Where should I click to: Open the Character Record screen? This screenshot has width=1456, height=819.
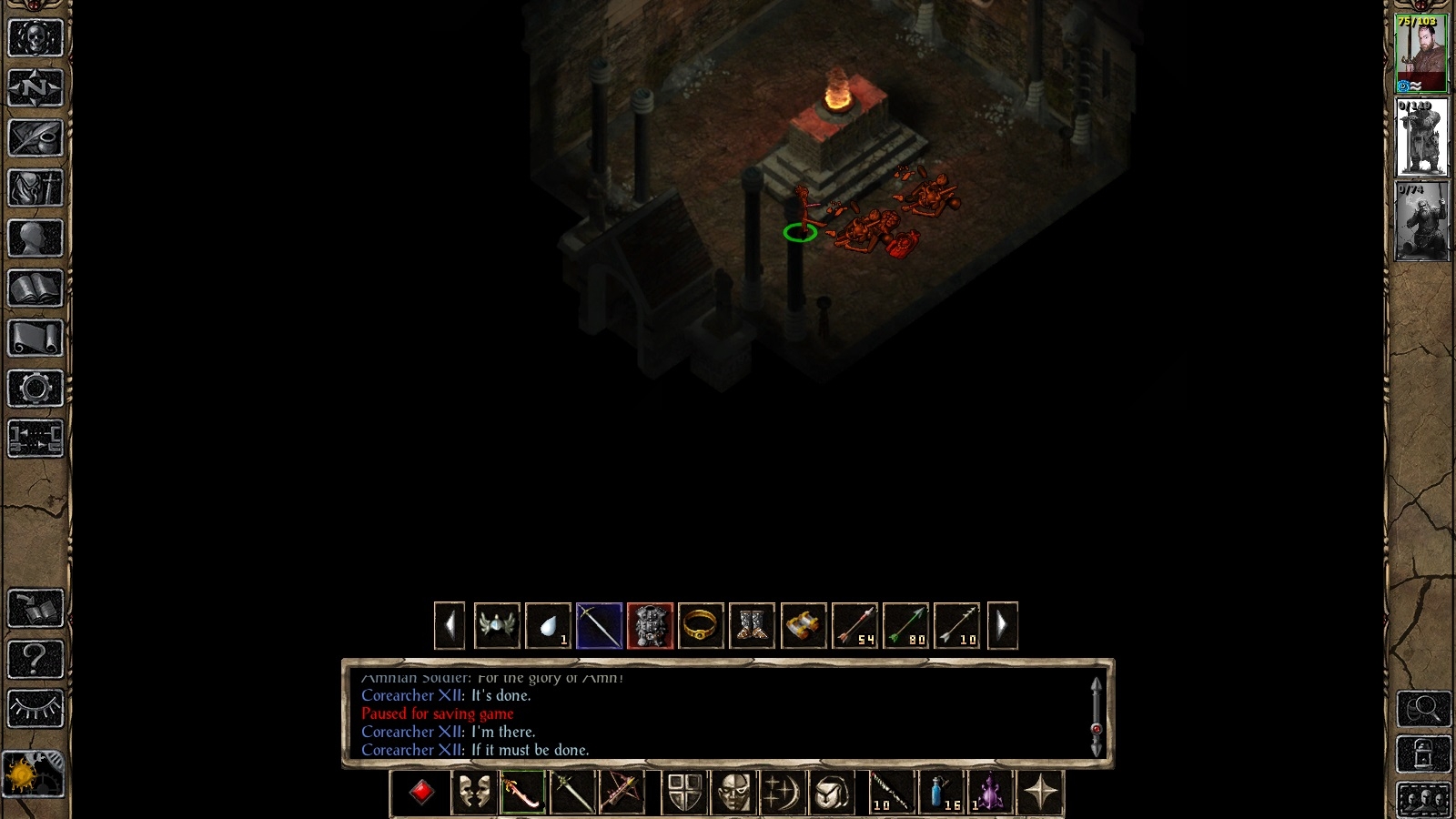35,237
